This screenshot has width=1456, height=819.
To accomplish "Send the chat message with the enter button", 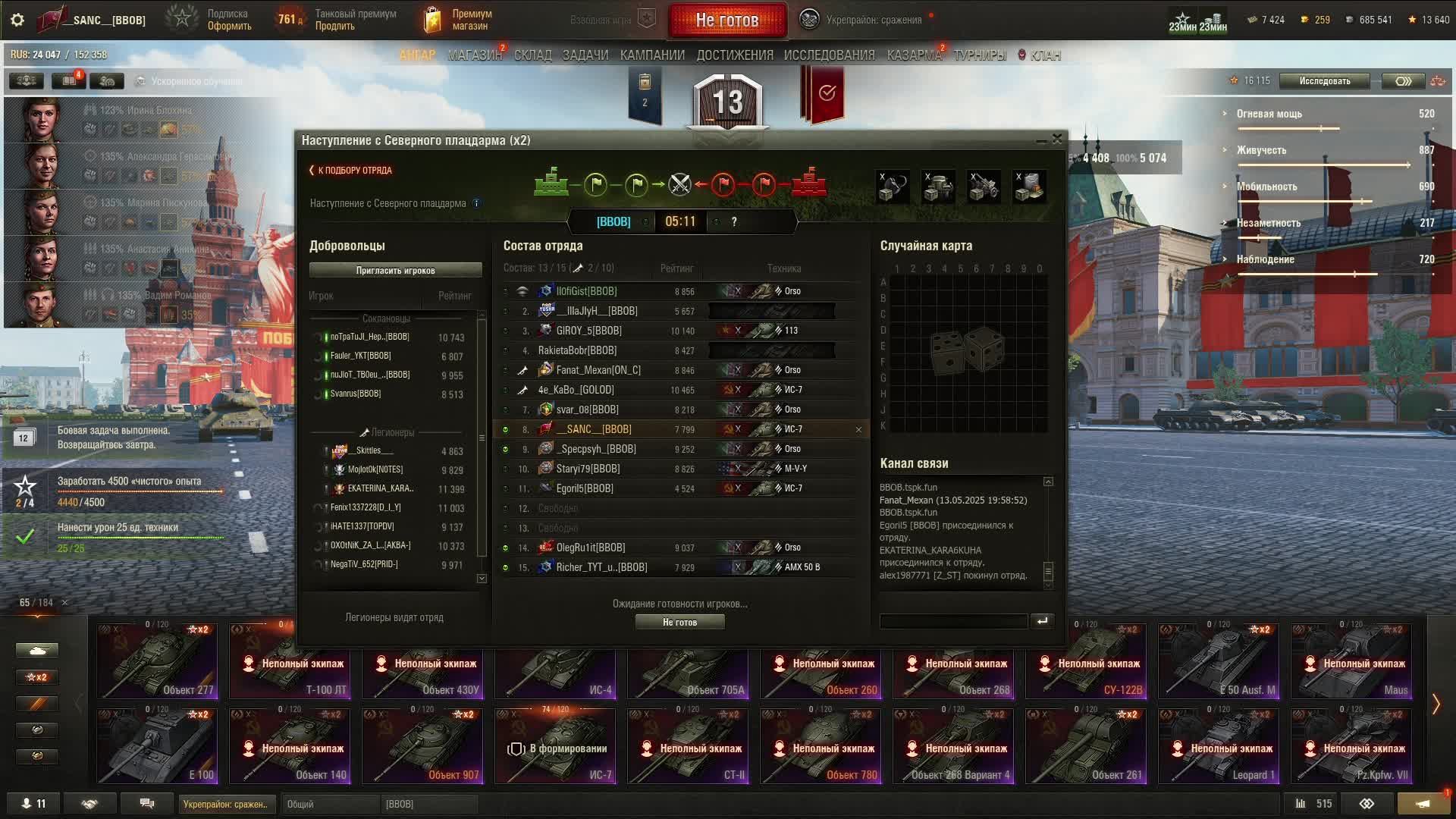I will click(1042, 621).
